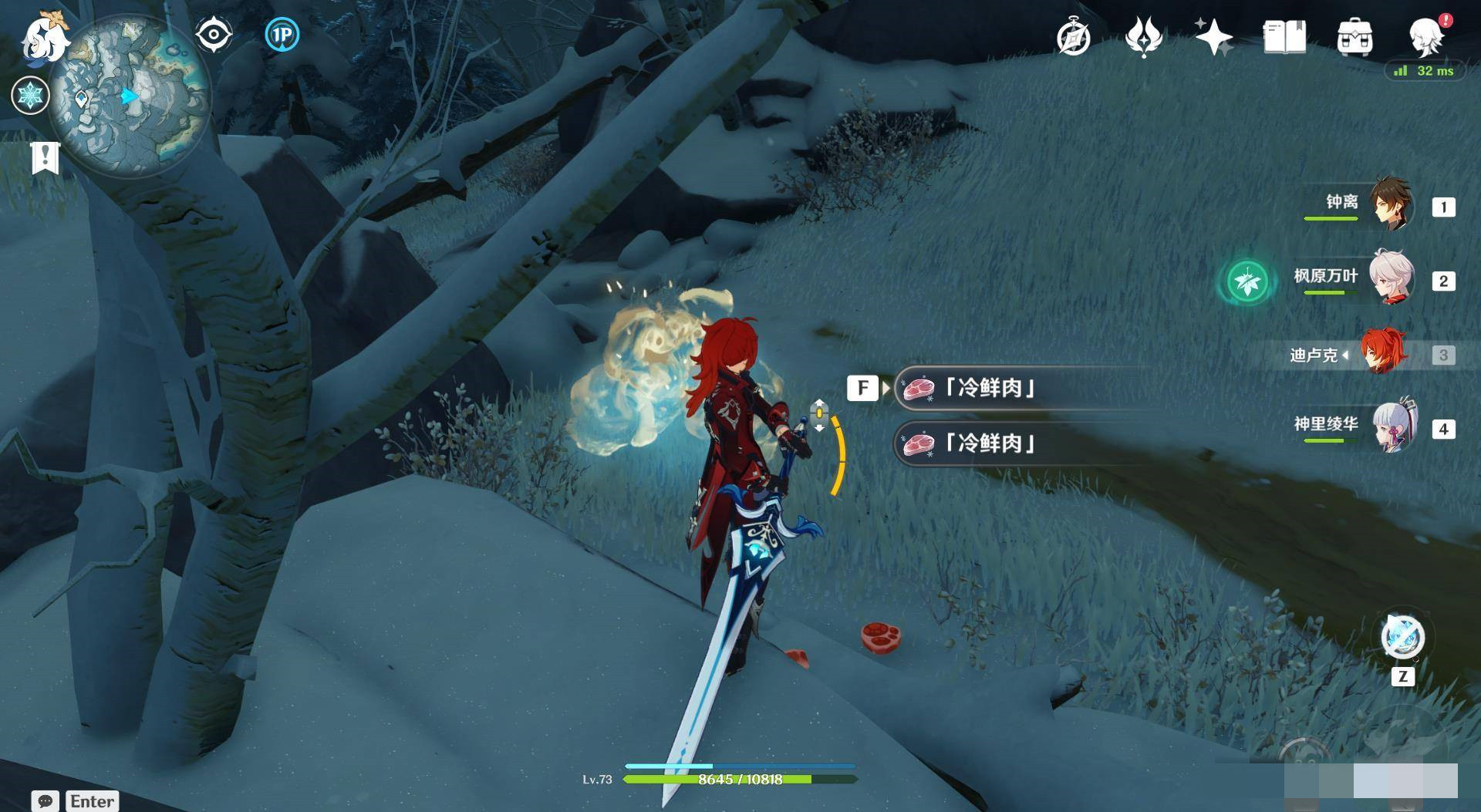Open the chat bubble button

tap(45, 801)
